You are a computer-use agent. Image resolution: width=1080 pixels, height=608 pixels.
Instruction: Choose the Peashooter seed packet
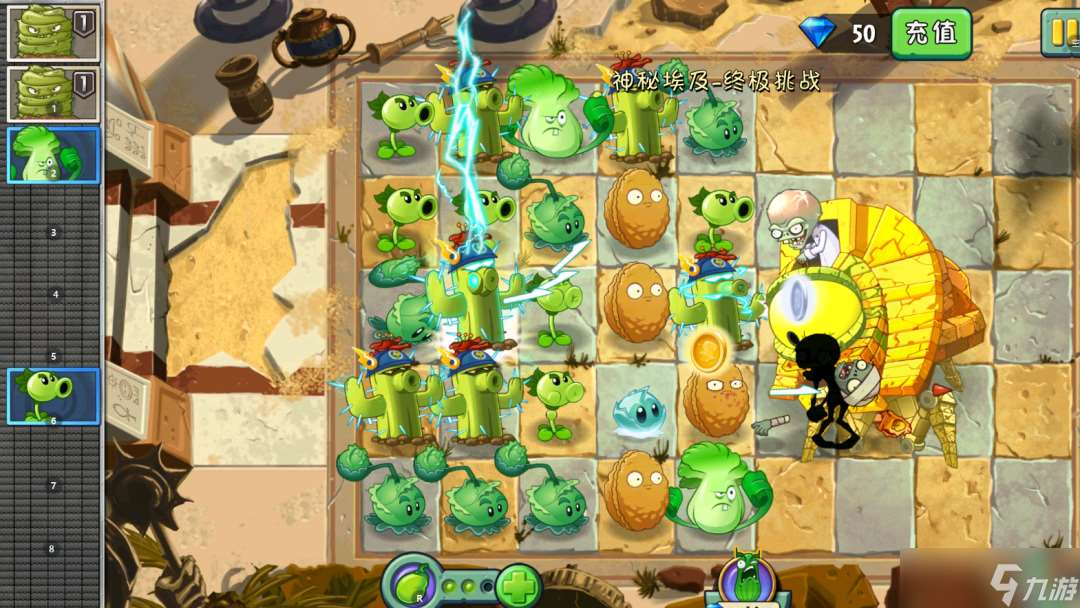coord(54,394)
